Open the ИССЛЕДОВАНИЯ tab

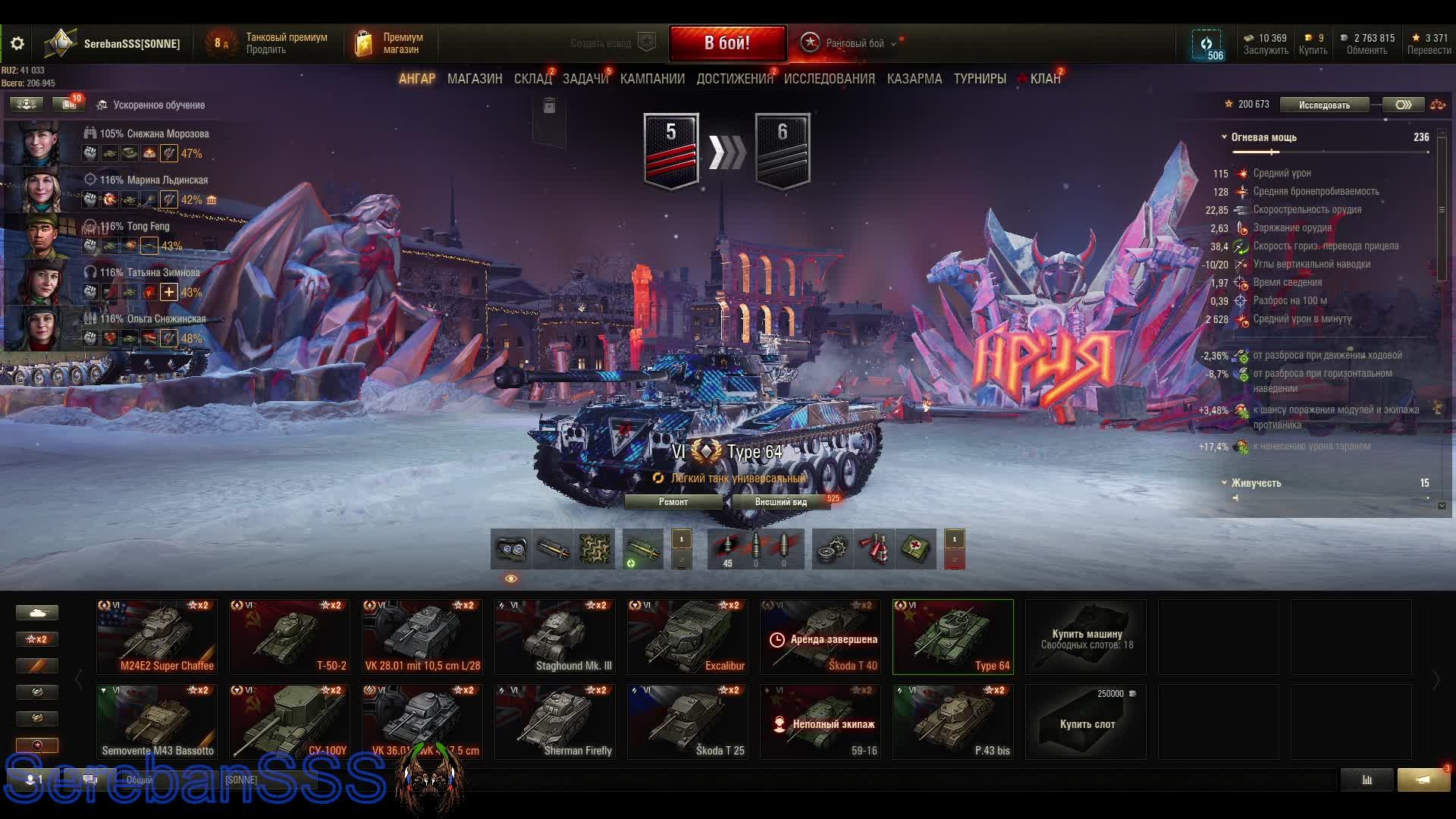point(829,79)
